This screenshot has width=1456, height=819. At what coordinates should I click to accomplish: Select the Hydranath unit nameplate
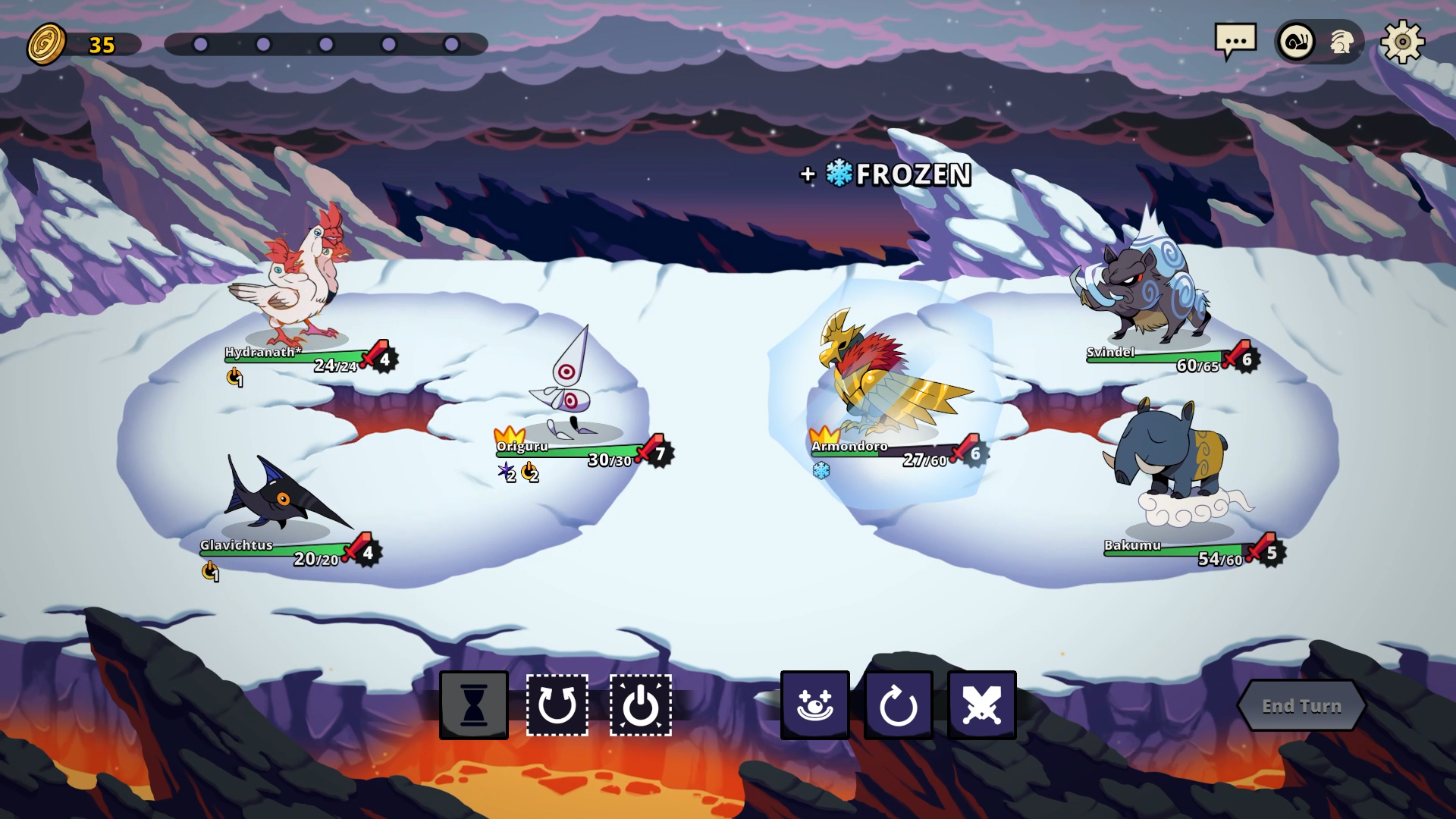[x=262, y=353]
